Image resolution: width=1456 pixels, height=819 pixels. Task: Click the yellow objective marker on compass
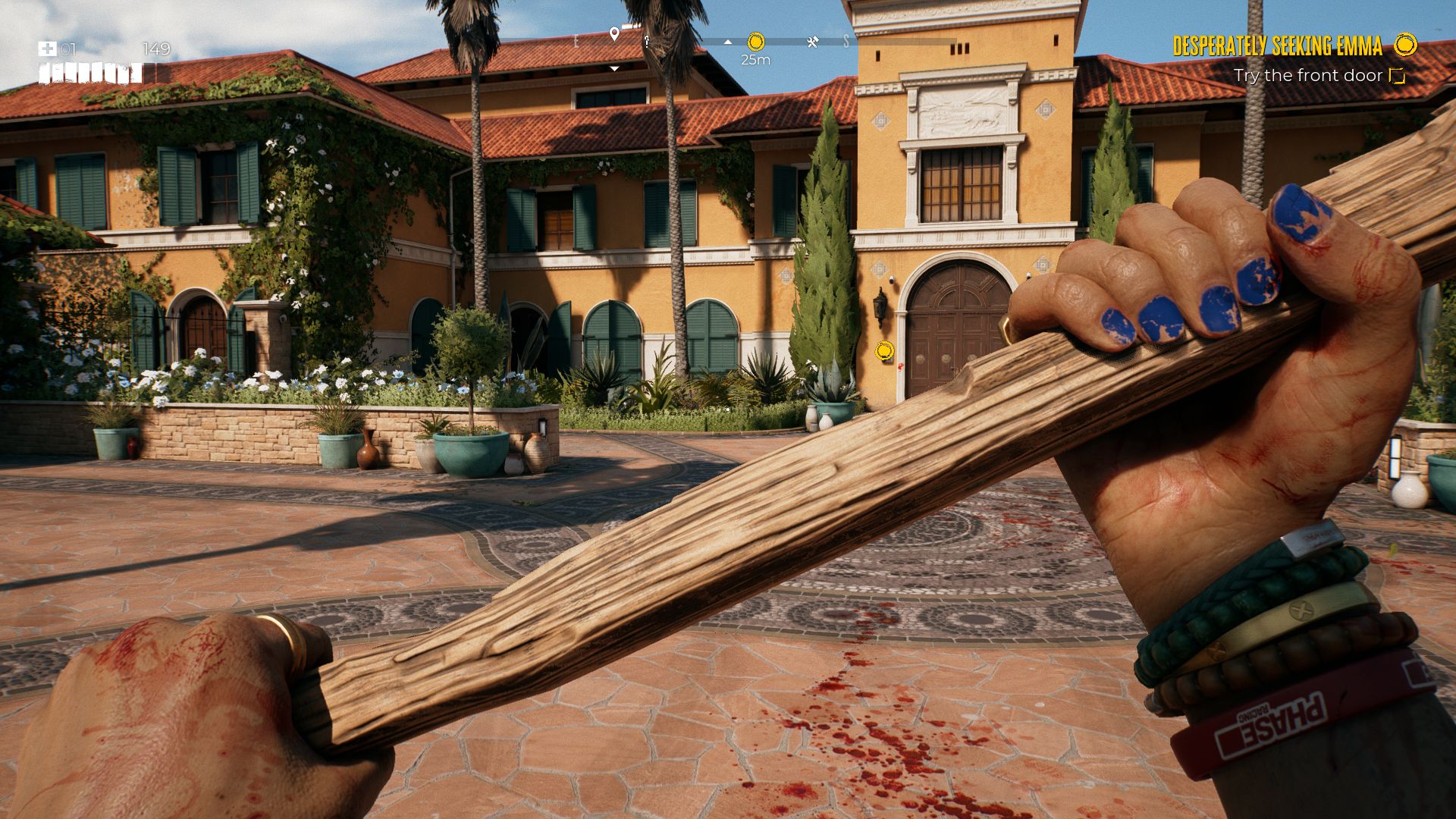coord(755,41)
